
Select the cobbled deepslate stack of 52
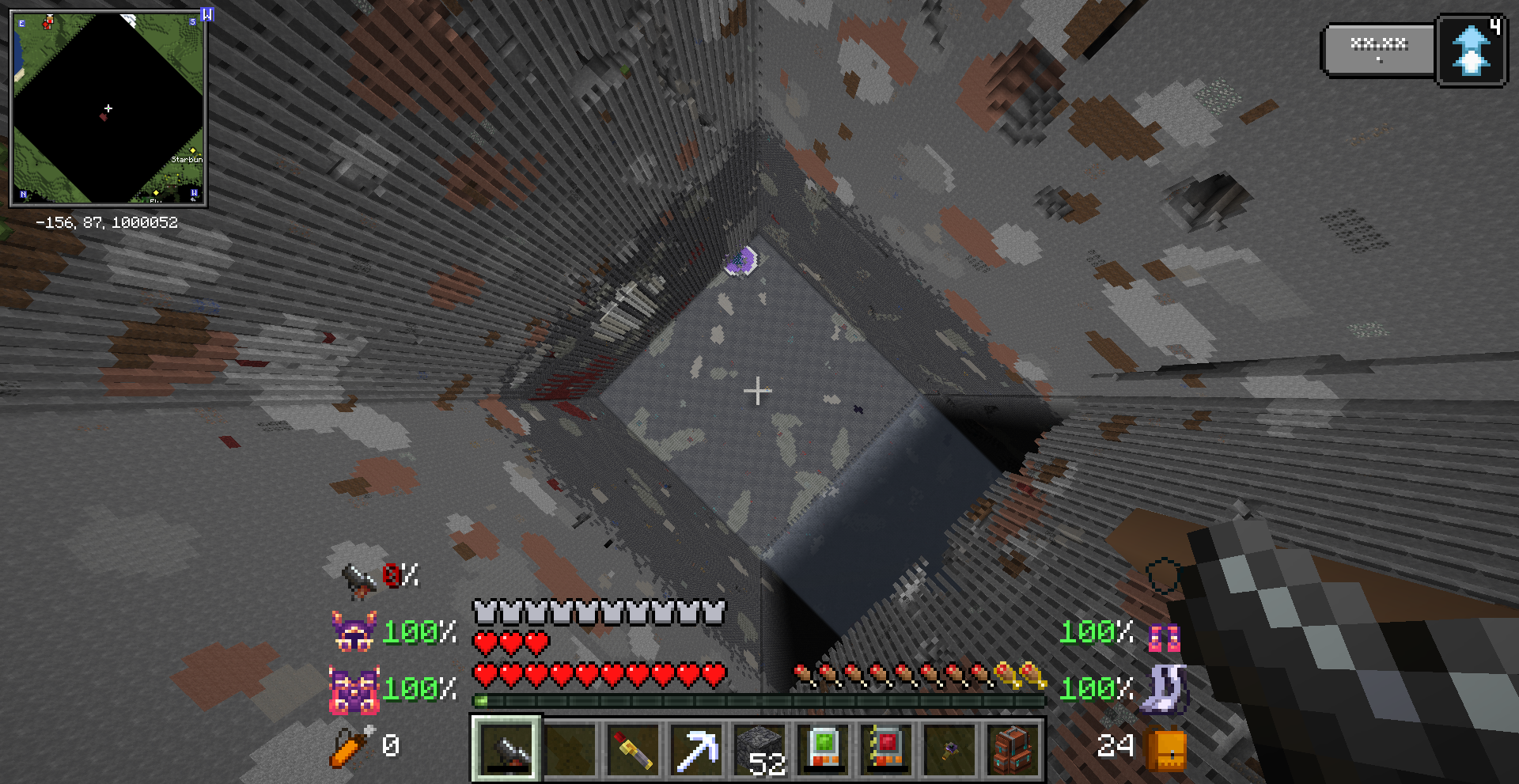pos(760,748)
